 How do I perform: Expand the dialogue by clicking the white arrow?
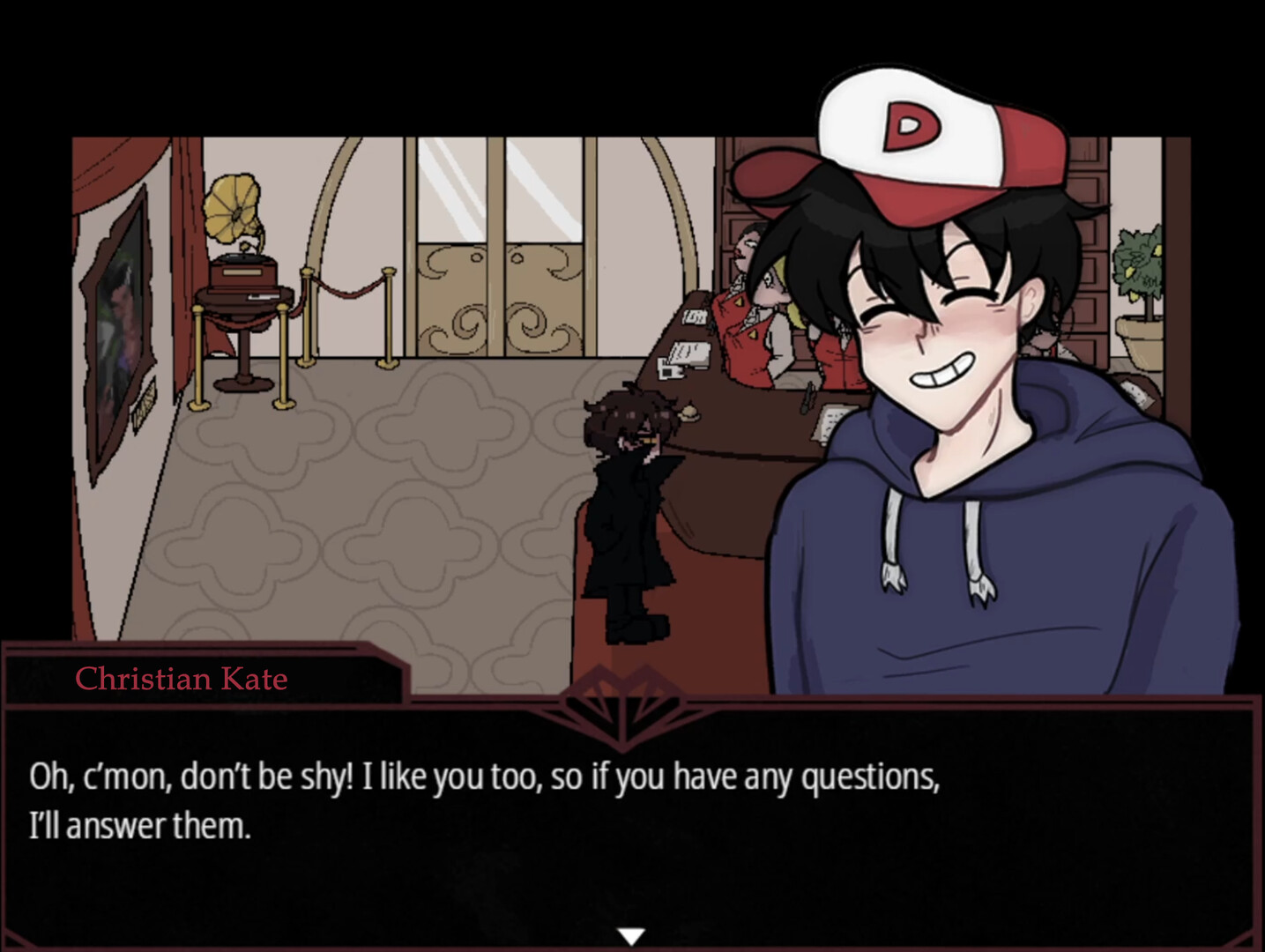click(x=632, y=934)
